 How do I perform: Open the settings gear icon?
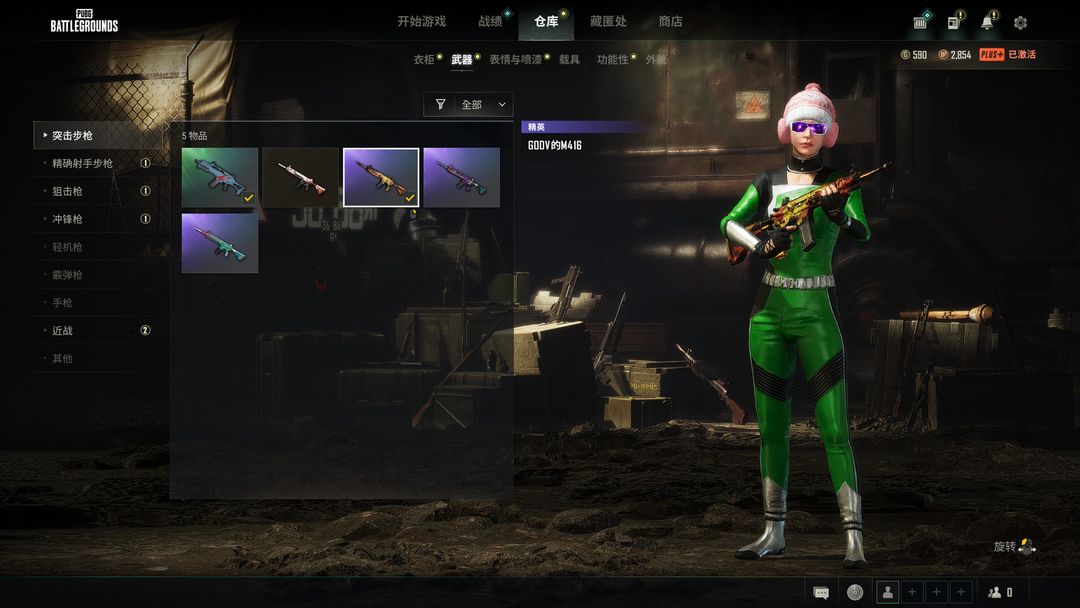tap(1020, 22)
